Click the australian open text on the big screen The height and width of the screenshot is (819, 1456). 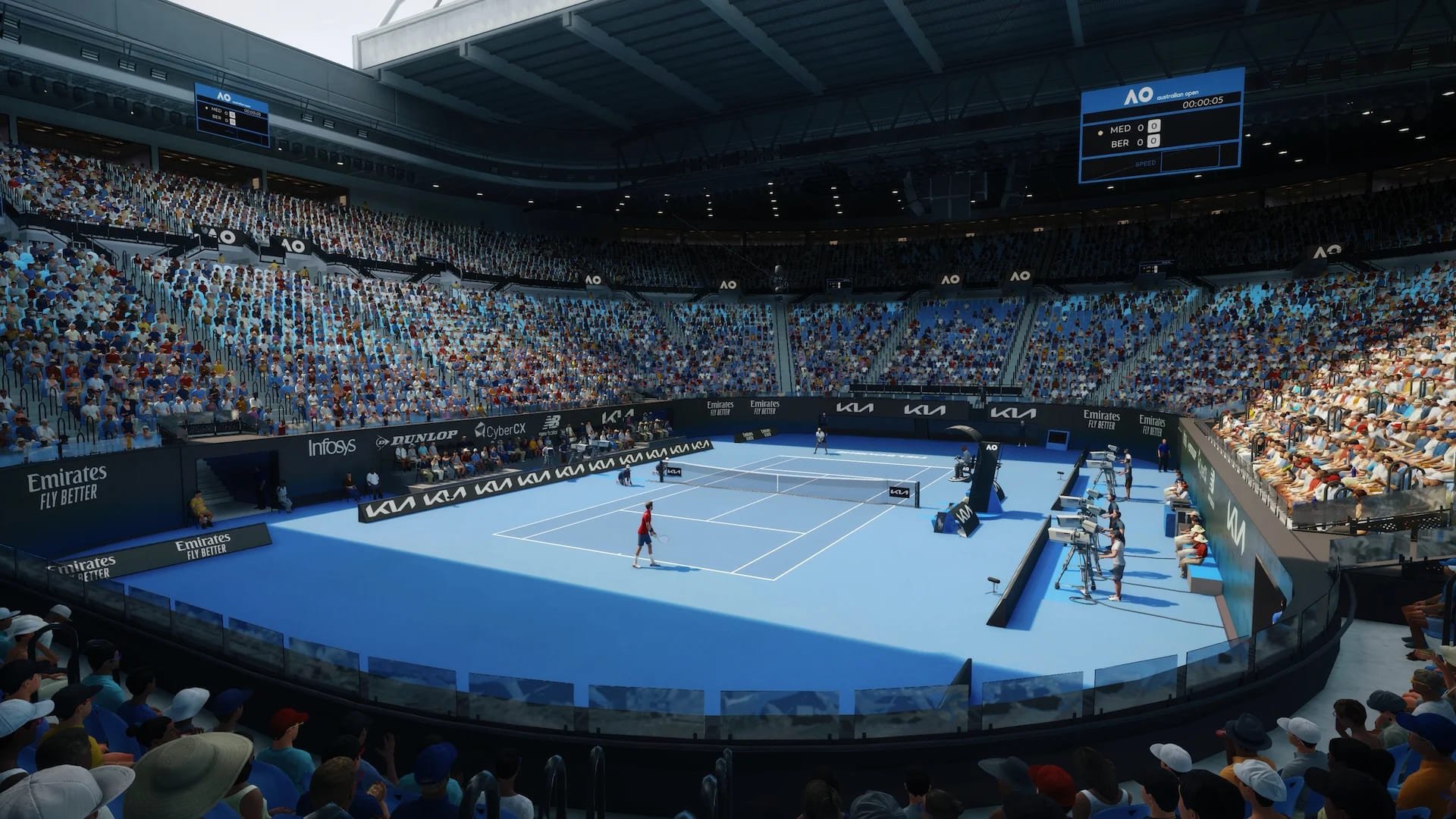[1178, 95]
